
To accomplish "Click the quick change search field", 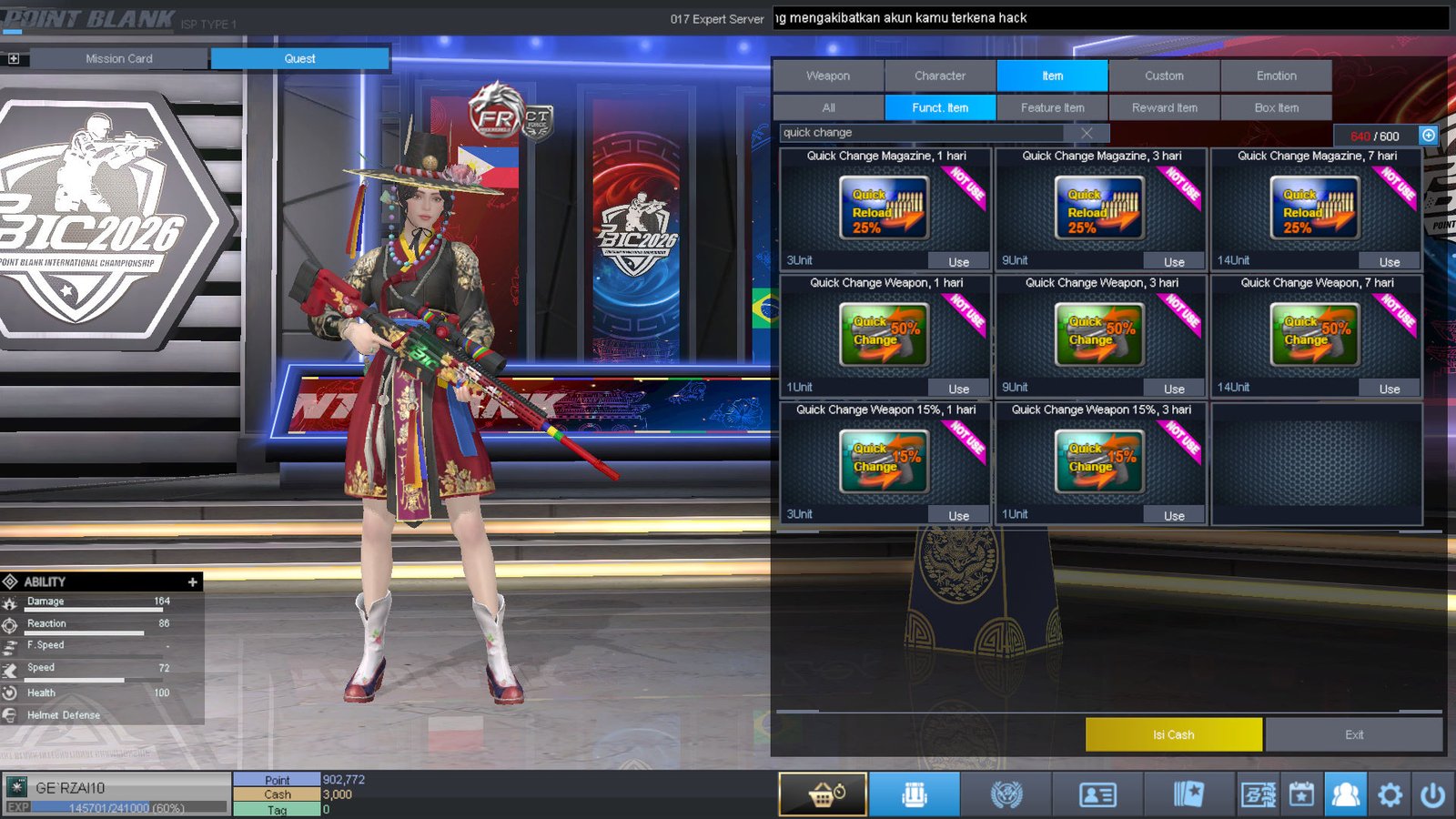I will [x=919, y=133].
